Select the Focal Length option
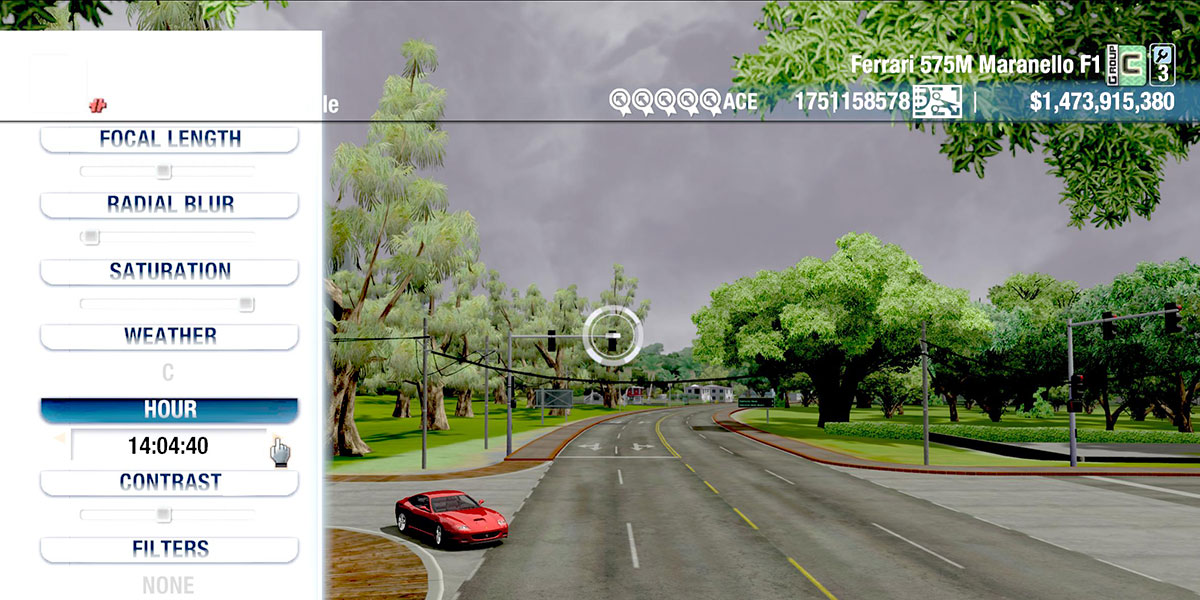Image resolution: width=1200 pixels, height=600 pixels. 169,139
